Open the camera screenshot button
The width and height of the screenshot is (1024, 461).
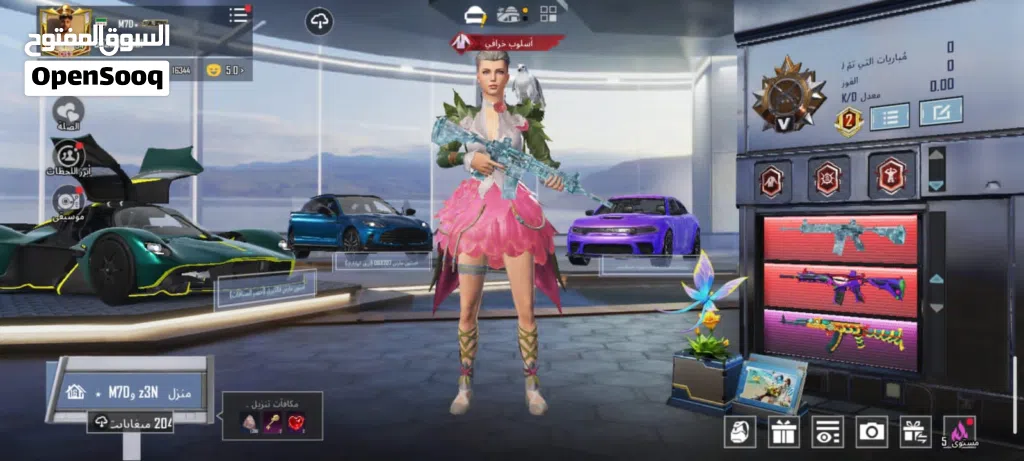click(871, 431)
